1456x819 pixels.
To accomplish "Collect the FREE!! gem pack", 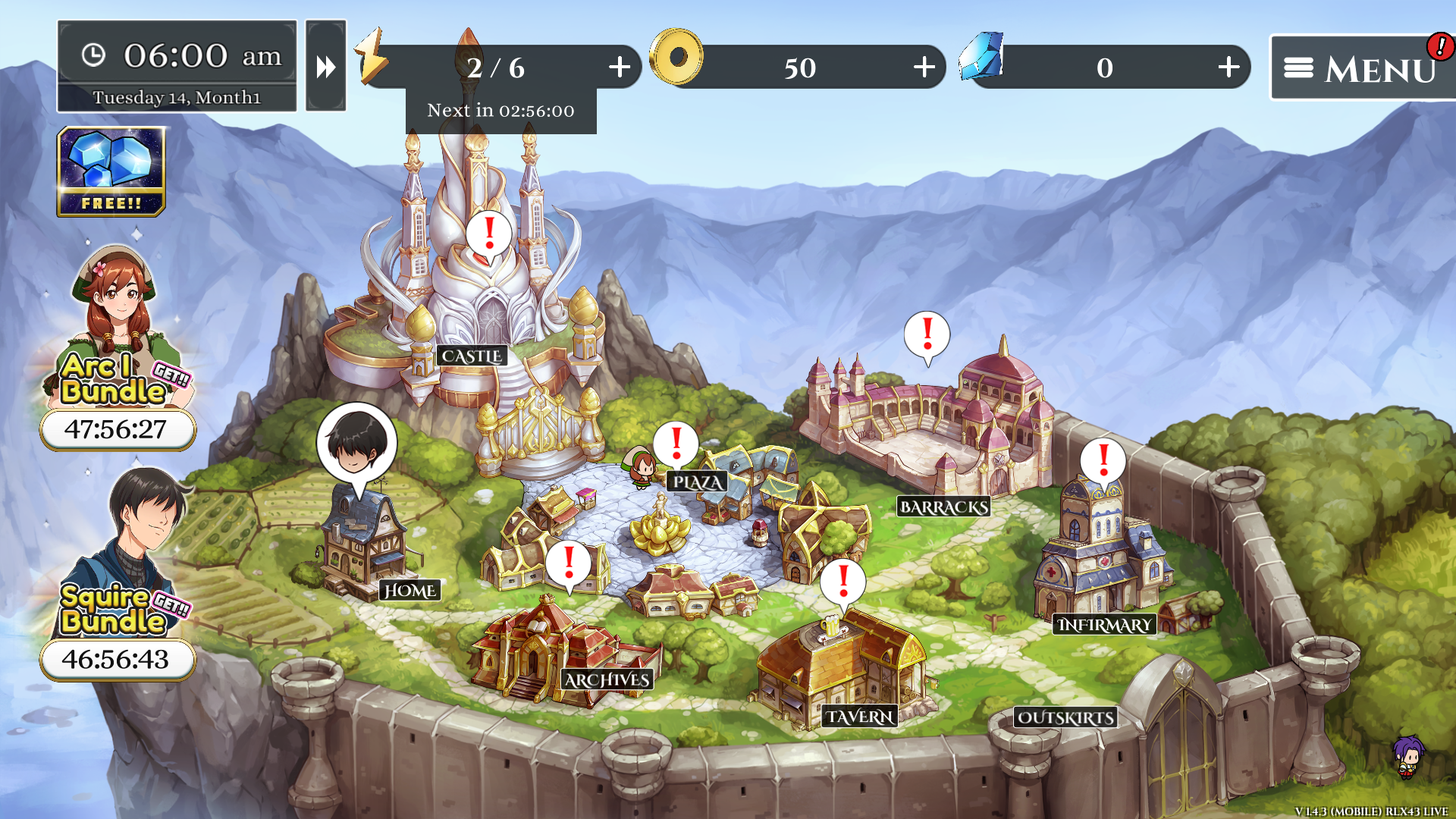I will (112, 173).
